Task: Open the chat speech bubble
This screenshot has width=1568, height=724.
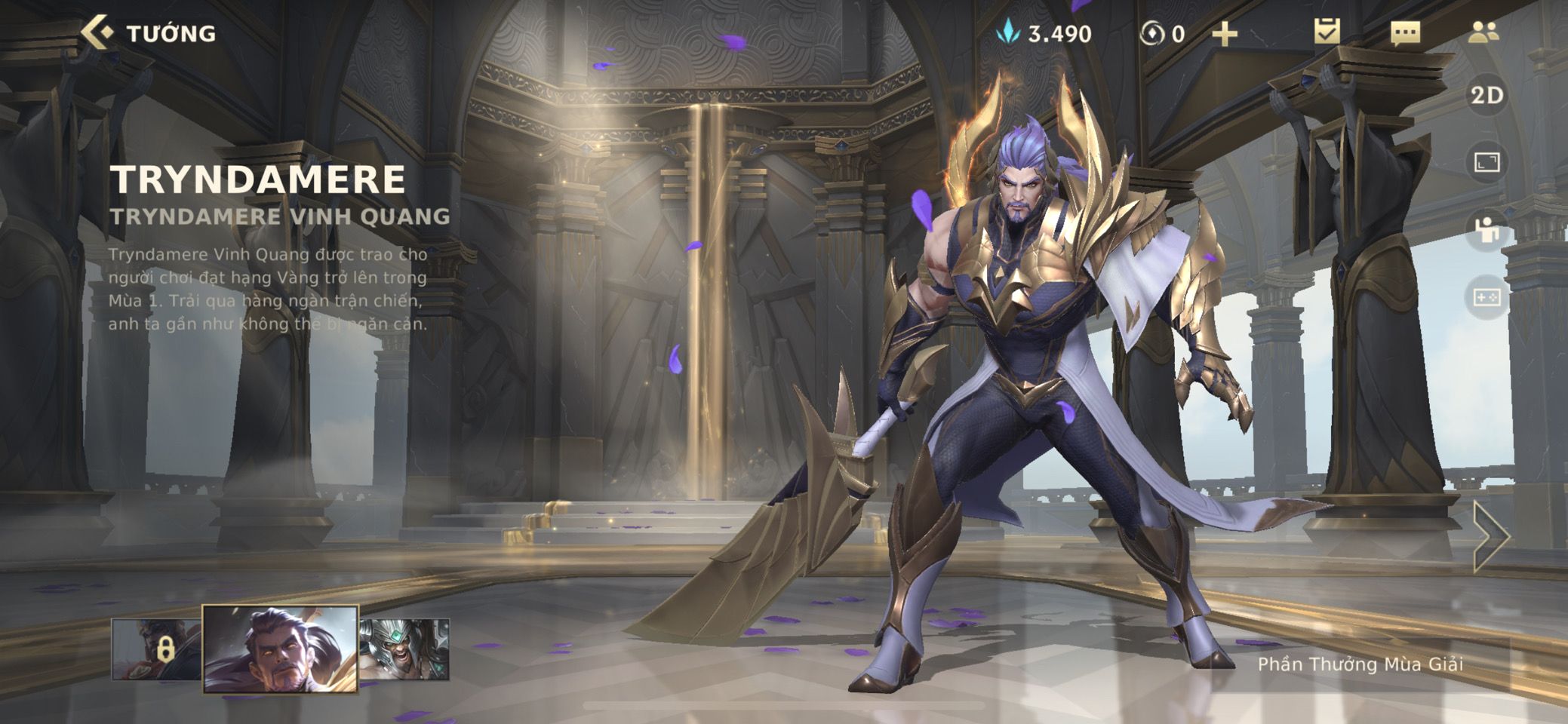Action: pyautogui.click(x=1405, y=32)
